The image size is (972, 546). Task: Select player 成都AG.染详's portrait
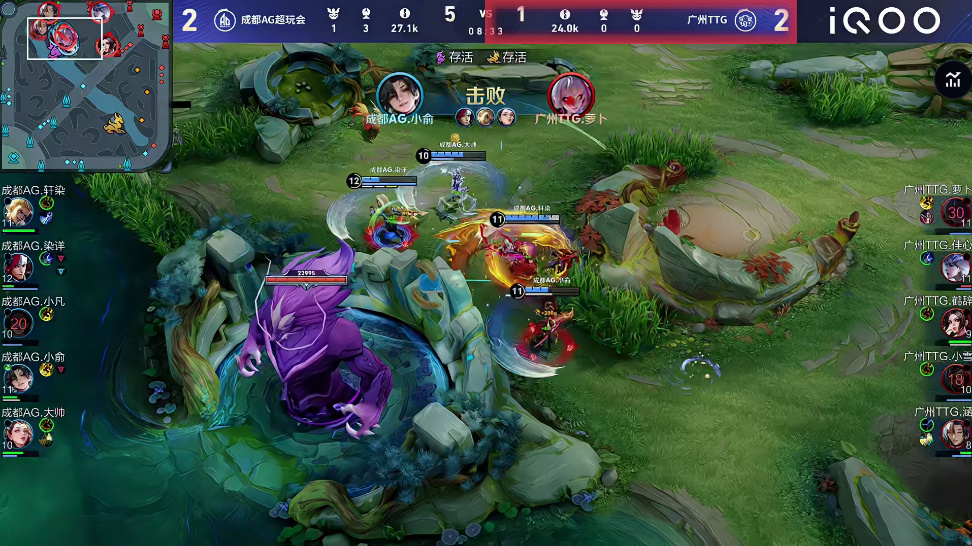(18, 267)
